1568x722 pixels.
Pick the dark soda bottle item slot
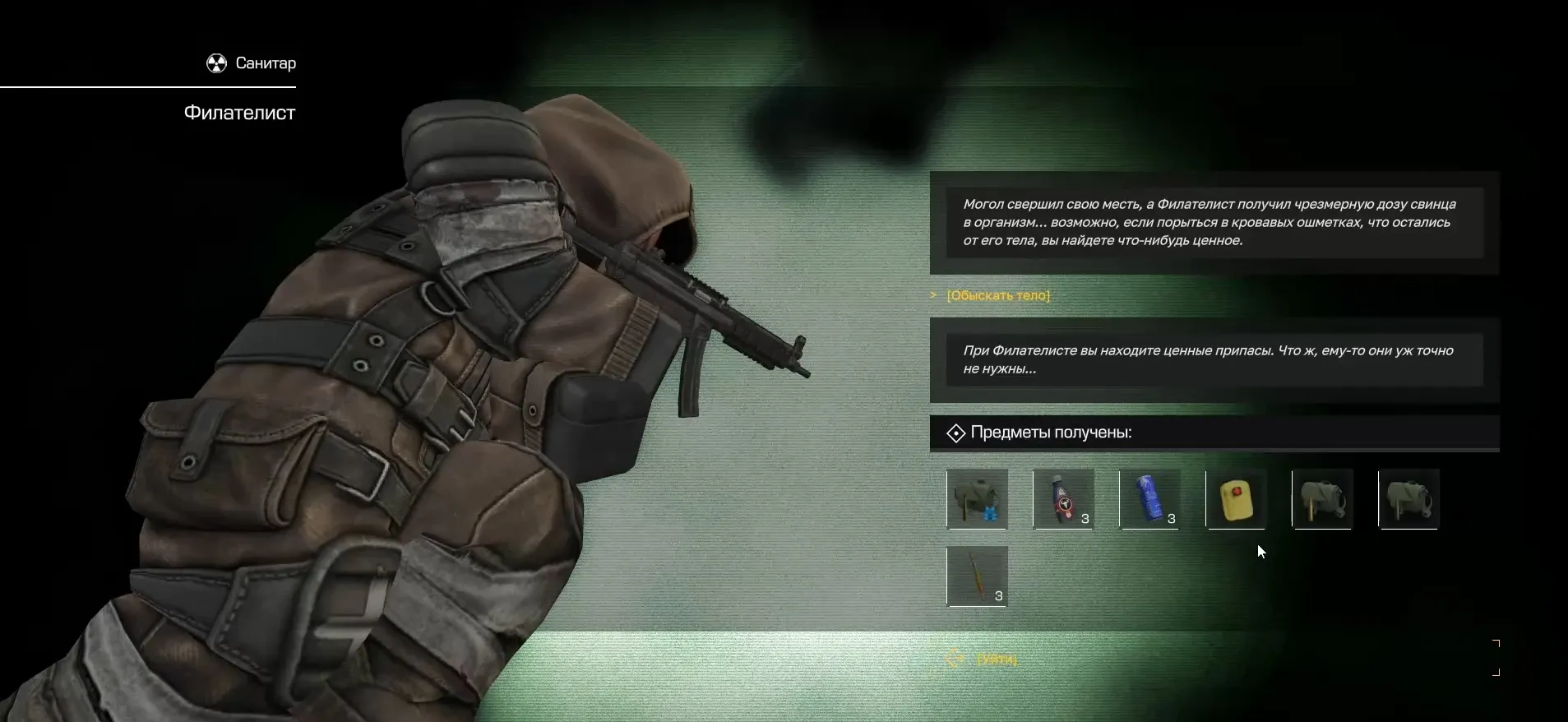pyautogui.click(x=1063, y=499)
